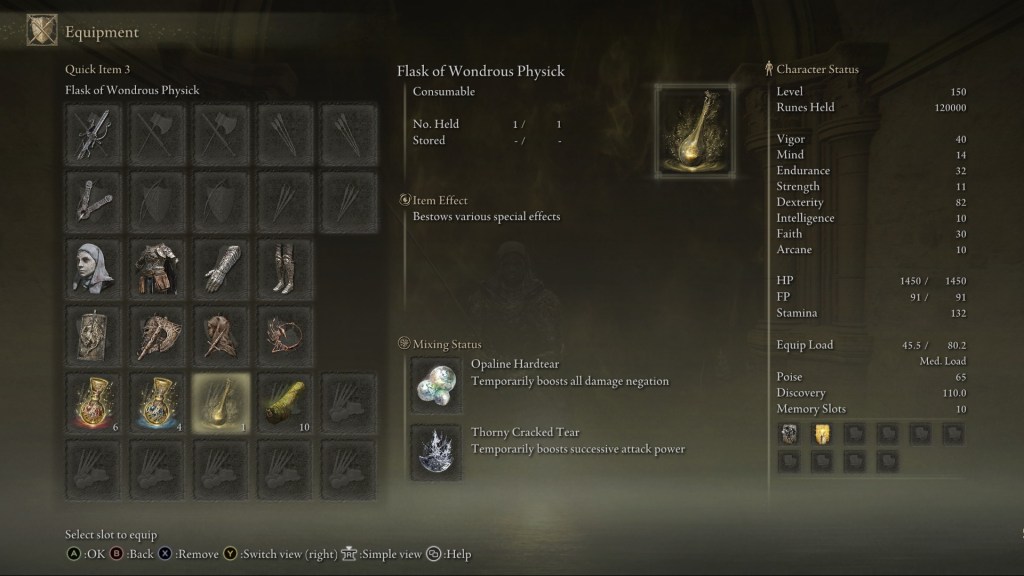Click the Opaline Hardtear icon
Screen dimensions: 1024x576
(437, 385)
